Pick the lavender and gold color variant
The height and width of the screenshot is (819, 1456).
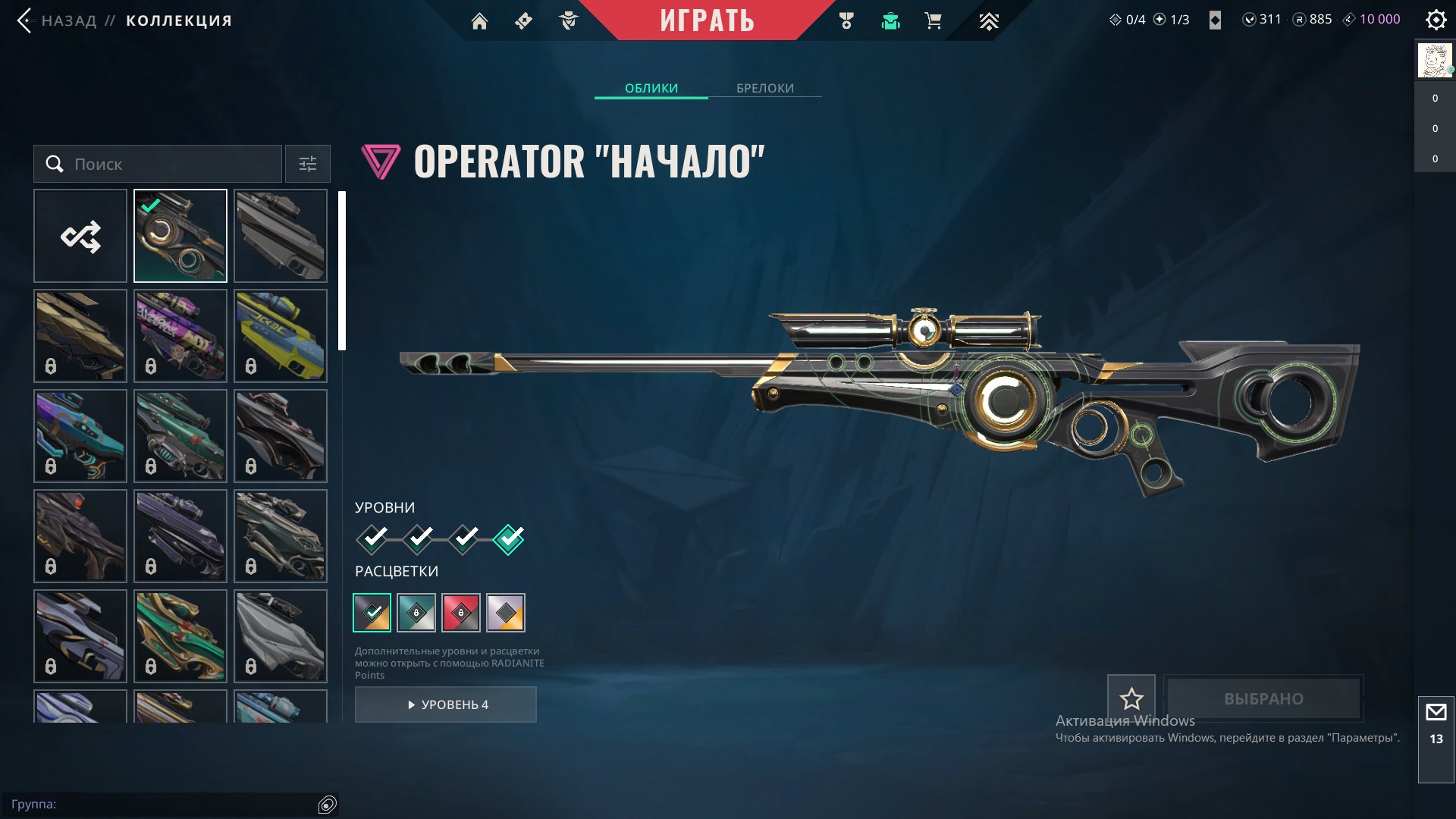[x=506, y=613]
